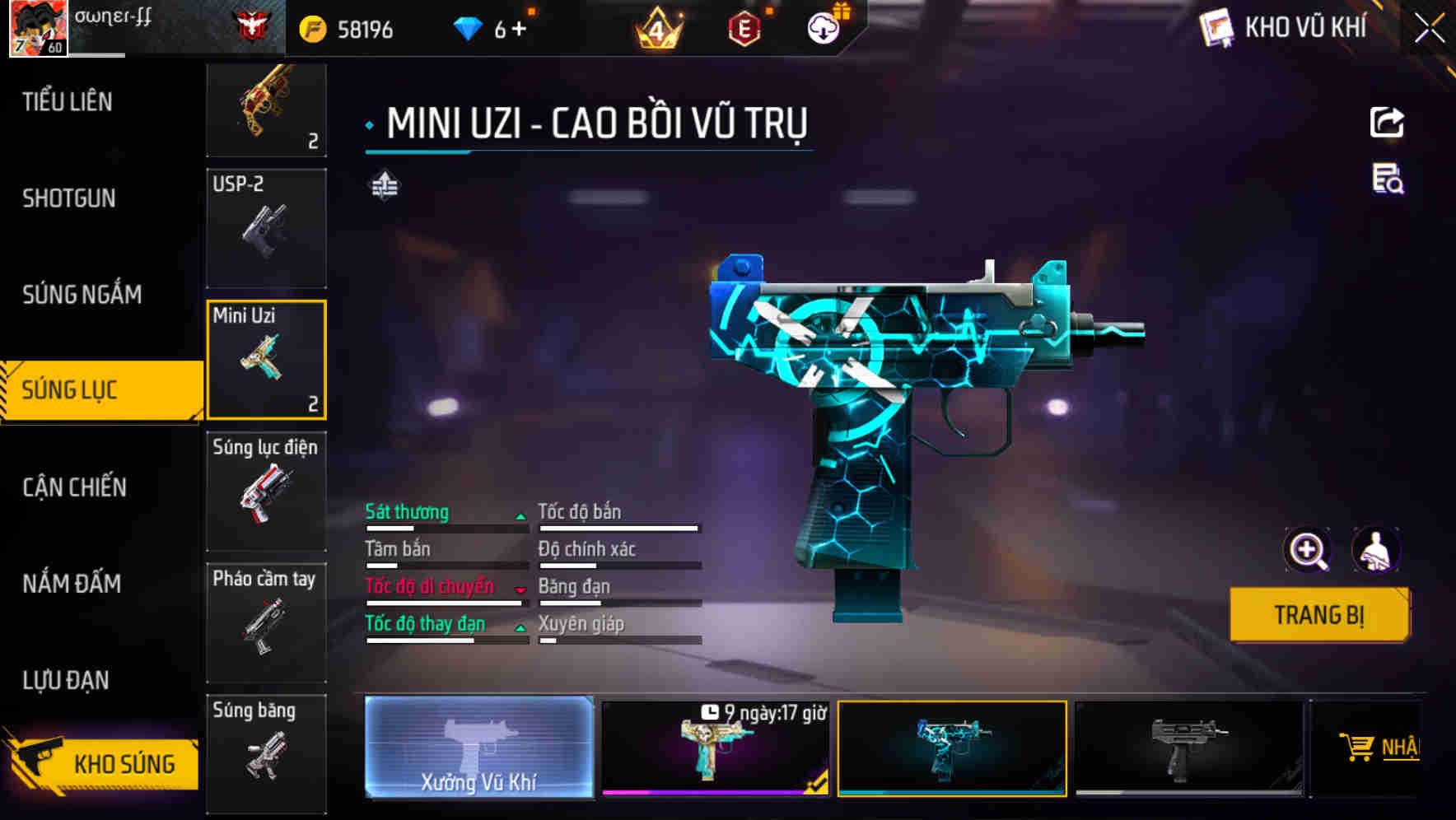Click the magnifier zoom preview icon
This screenshot has width=1456, height=820.
[1308, 550]
